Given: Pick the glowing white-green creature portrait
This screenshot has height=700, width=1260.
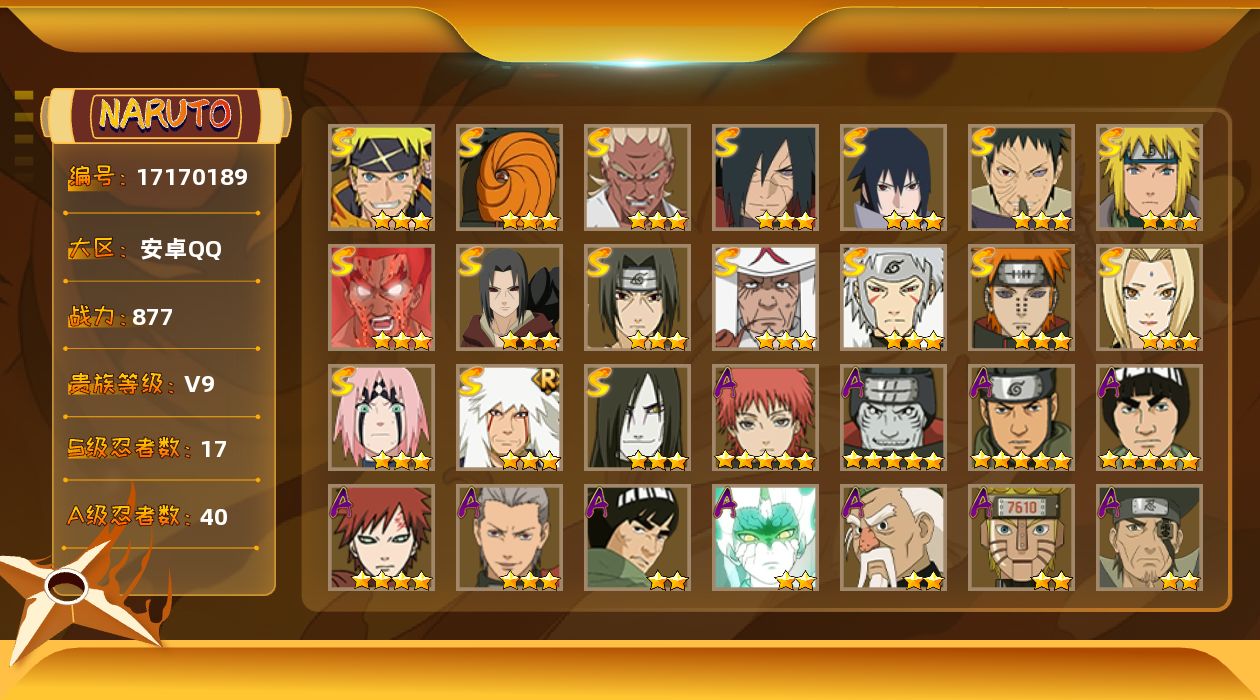Looking at the screenshot, I should pyautogui.click(x=765, y=537).
